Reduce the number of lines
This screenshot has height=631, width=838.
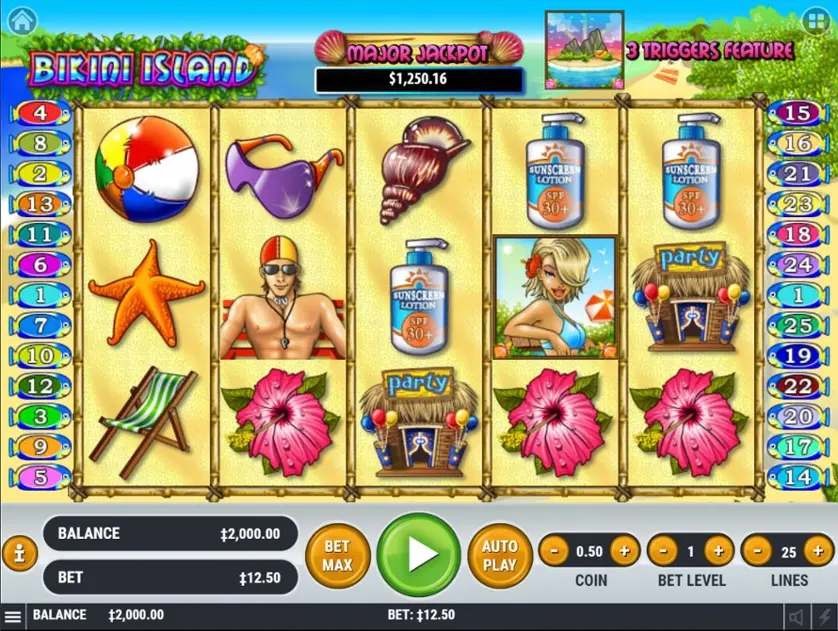pyautogui.click(x=758, y=550)
